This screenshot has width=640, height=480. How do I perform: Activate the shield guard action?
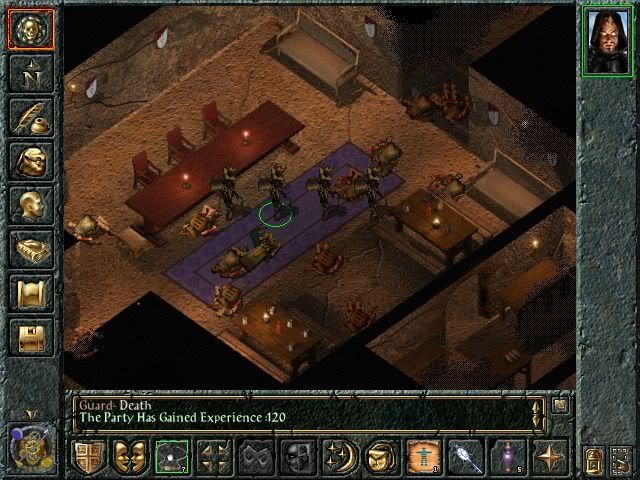[90, 456]
